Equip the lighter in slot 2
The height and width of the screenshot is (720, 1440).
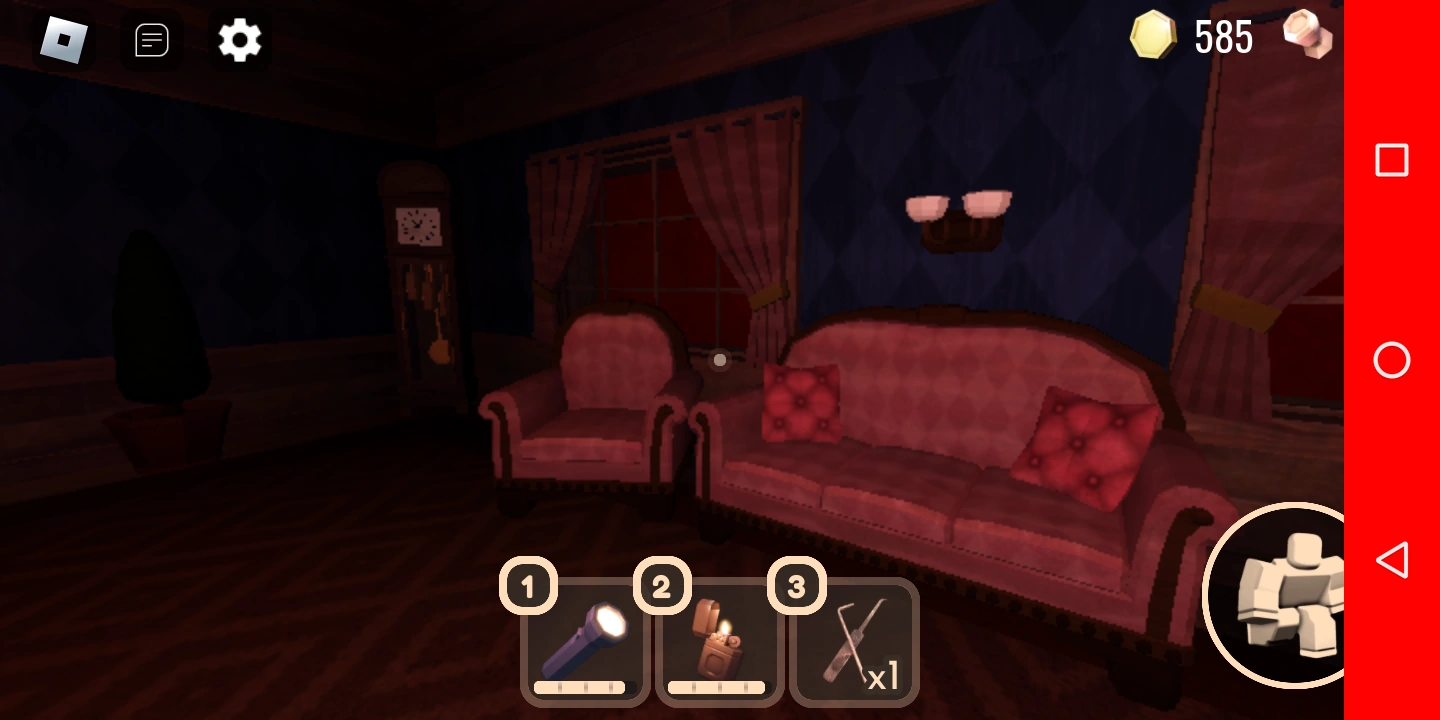coord(718,640)
